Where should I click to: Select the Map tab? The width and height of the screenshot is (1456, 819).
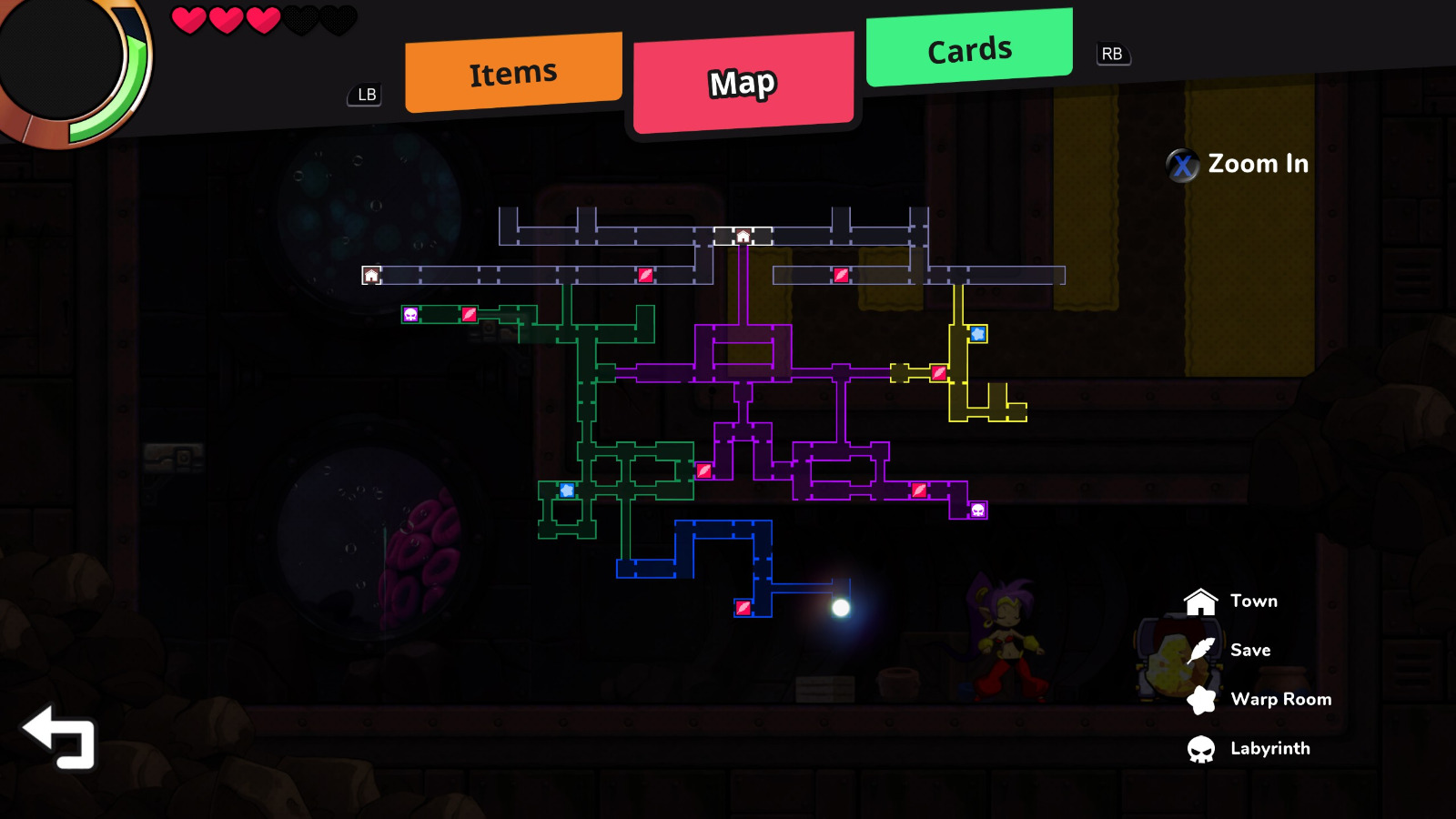[x=743, y=82]
